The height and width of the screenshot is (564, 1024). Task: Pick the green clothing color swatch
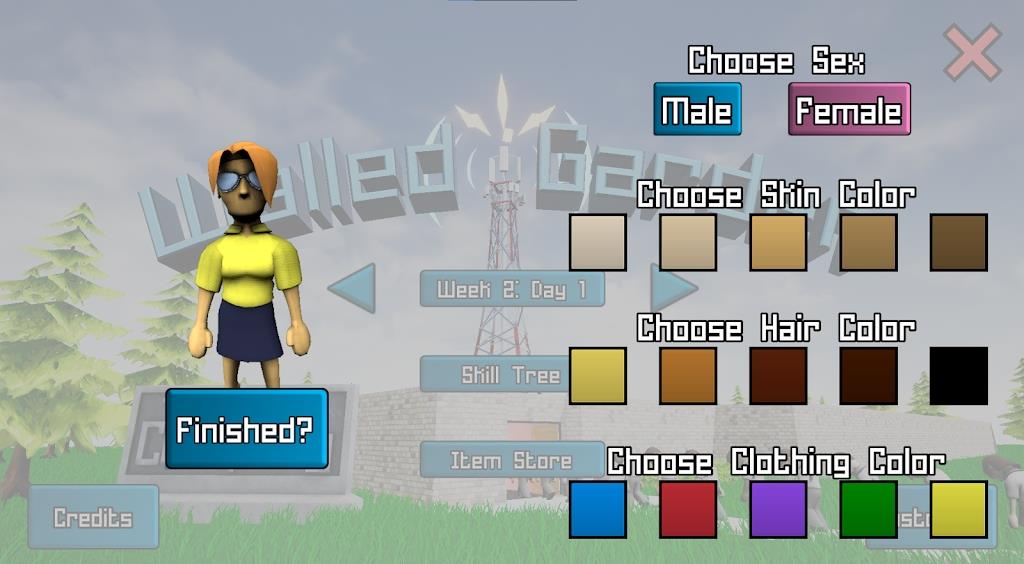(x=868, y=509)
